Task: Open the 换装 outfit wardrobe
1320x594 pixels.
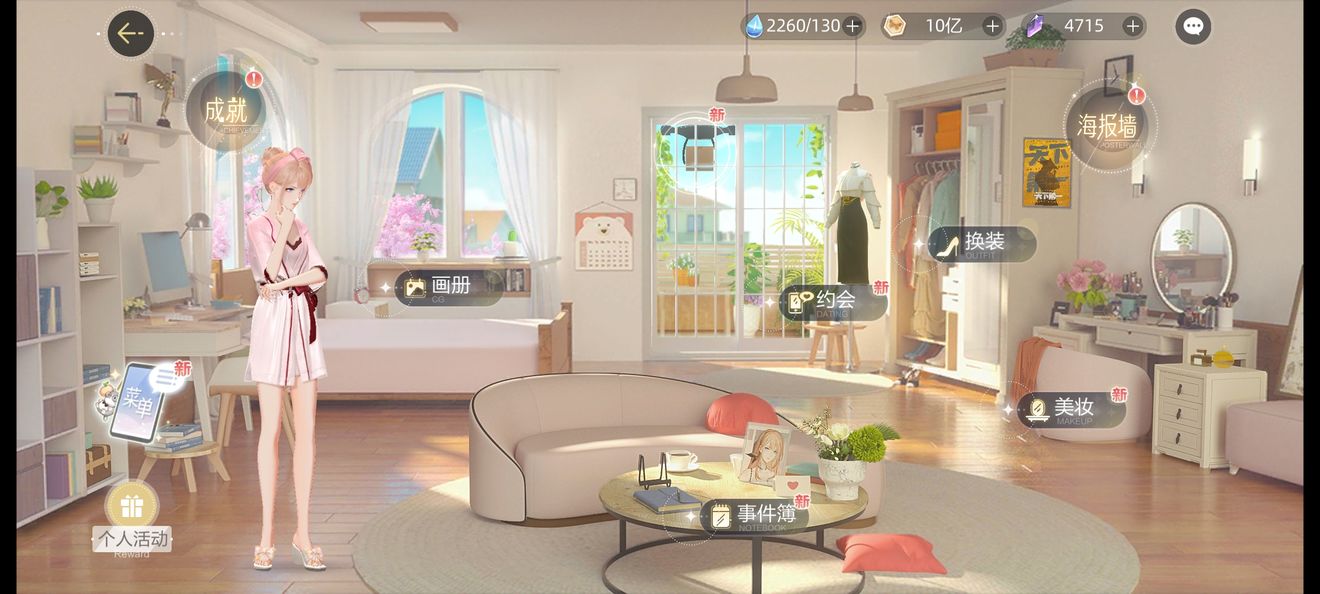Action: point(980,243)
